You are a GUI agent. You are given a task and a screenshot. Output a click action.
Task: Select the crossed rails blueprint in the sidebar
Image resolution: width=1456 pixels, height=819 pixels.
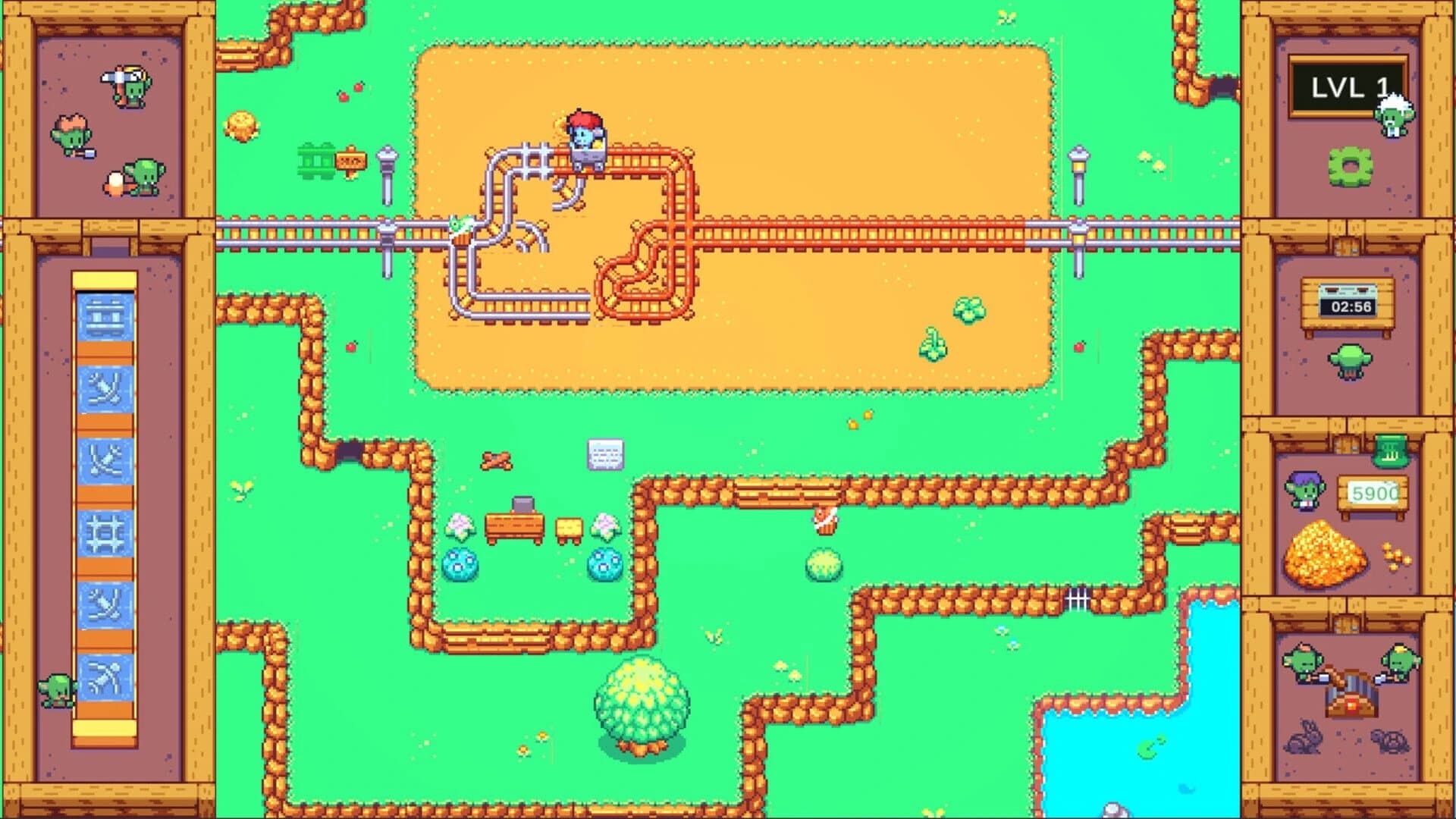pos(105,458)
